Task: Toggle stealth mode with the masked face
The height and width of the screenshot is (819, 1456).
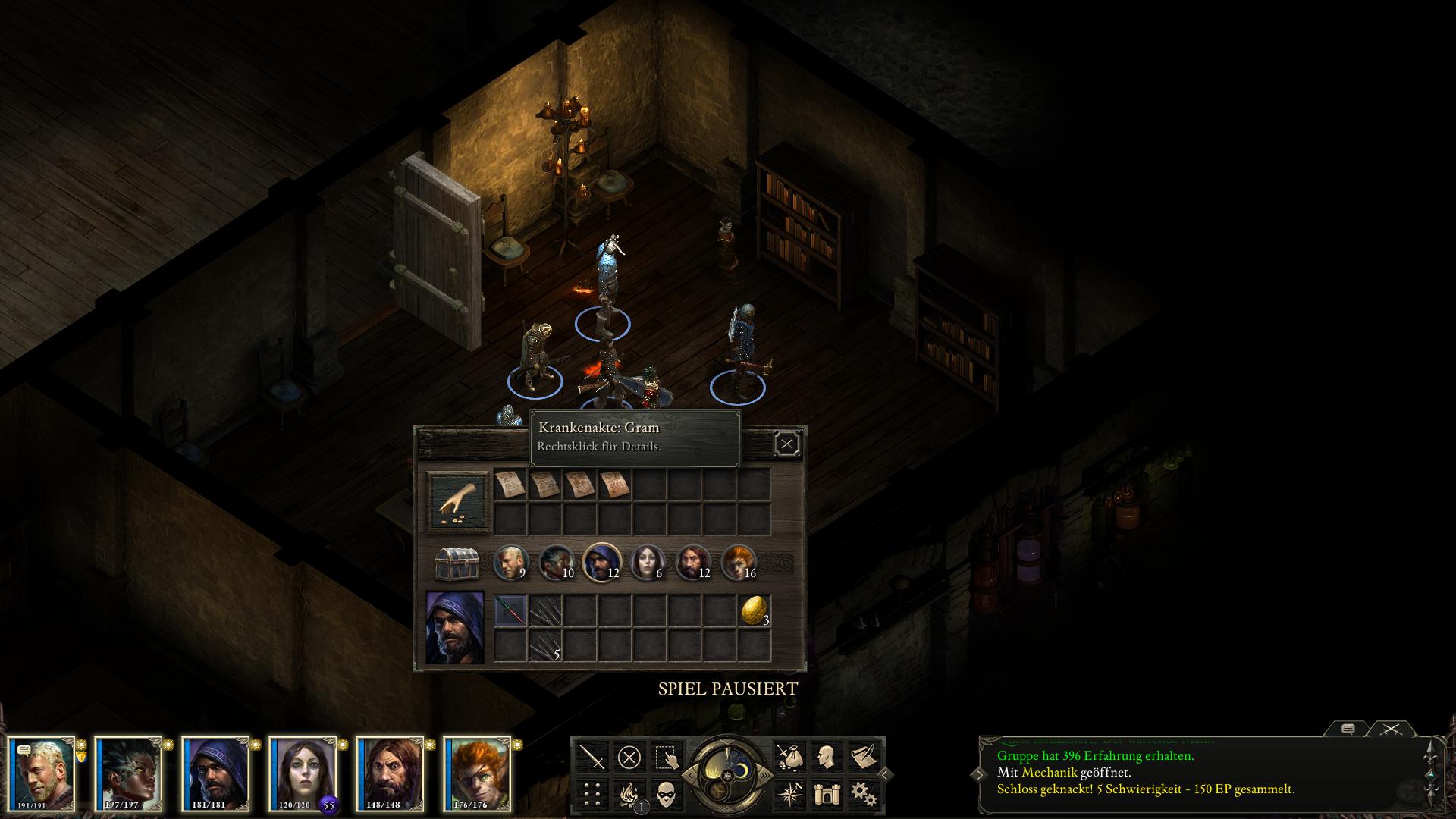Action: point(665,793)
